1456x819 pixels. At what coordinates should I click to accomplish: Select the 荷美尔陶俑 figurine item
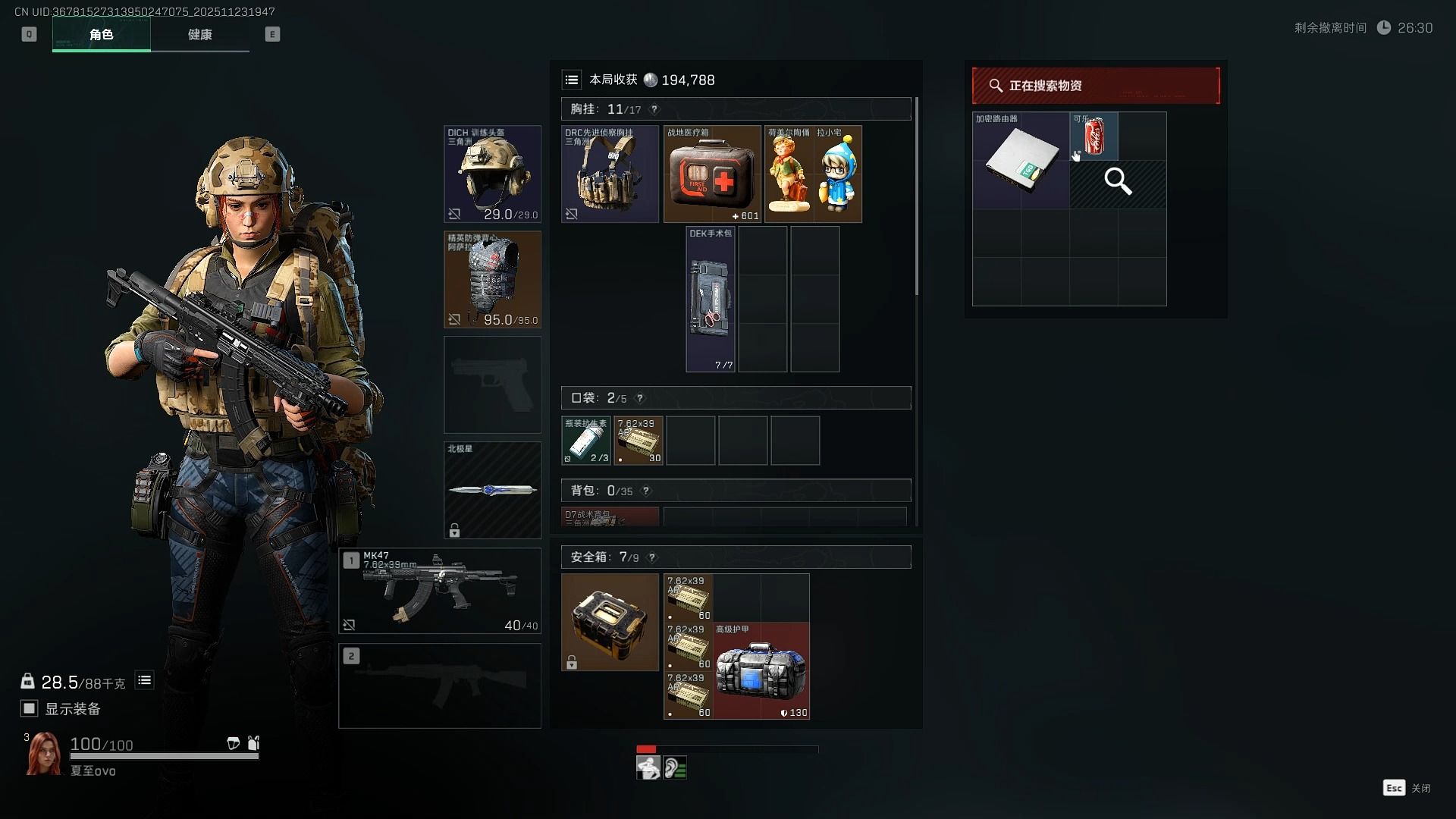tap(789, 174)
